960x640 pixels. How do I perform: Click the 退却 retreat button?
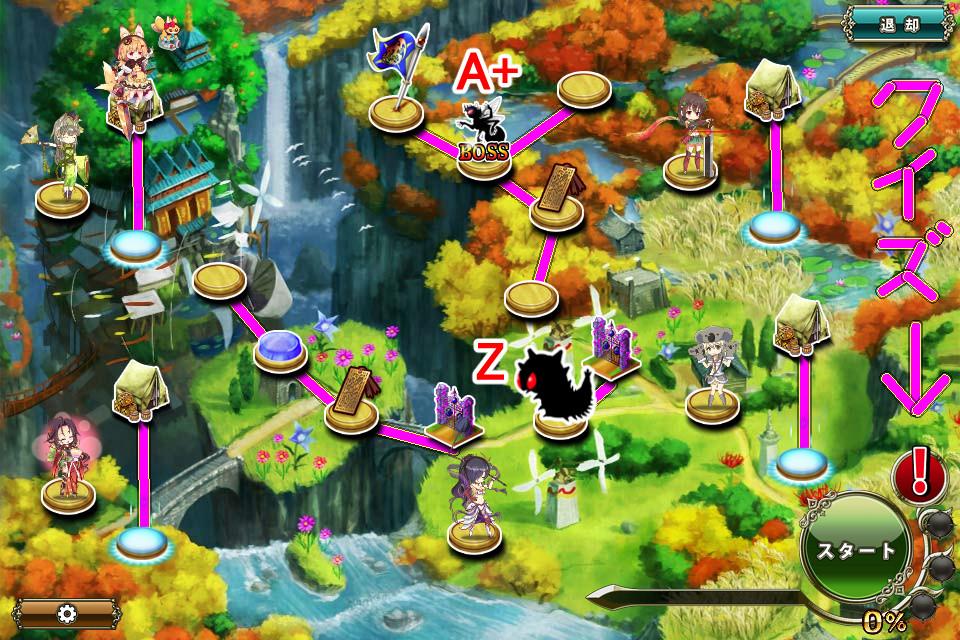(x=897, y=24)
